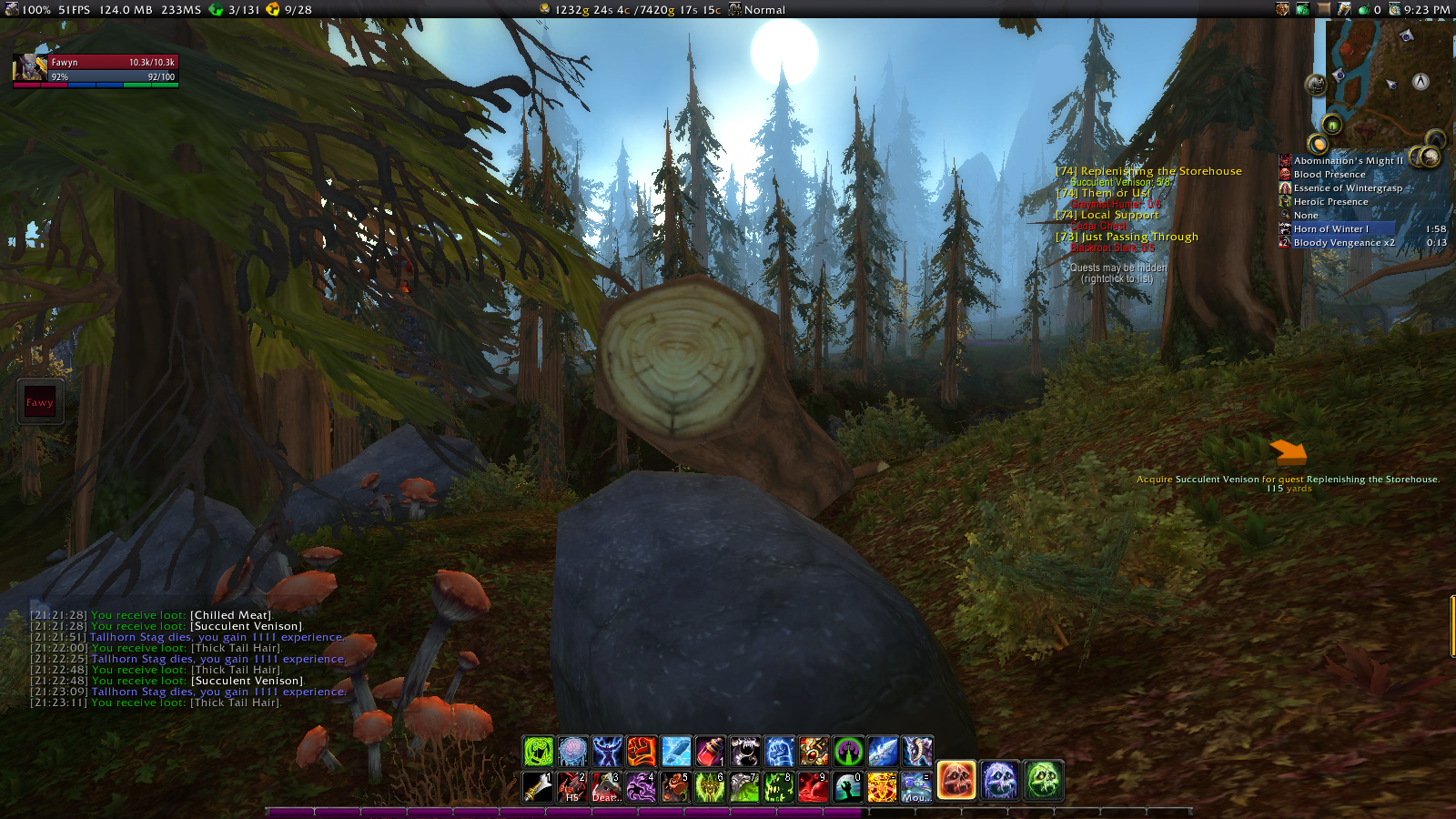Select the Fawyn player unit frame
The image size is (1456, 819).
[96, 69]
